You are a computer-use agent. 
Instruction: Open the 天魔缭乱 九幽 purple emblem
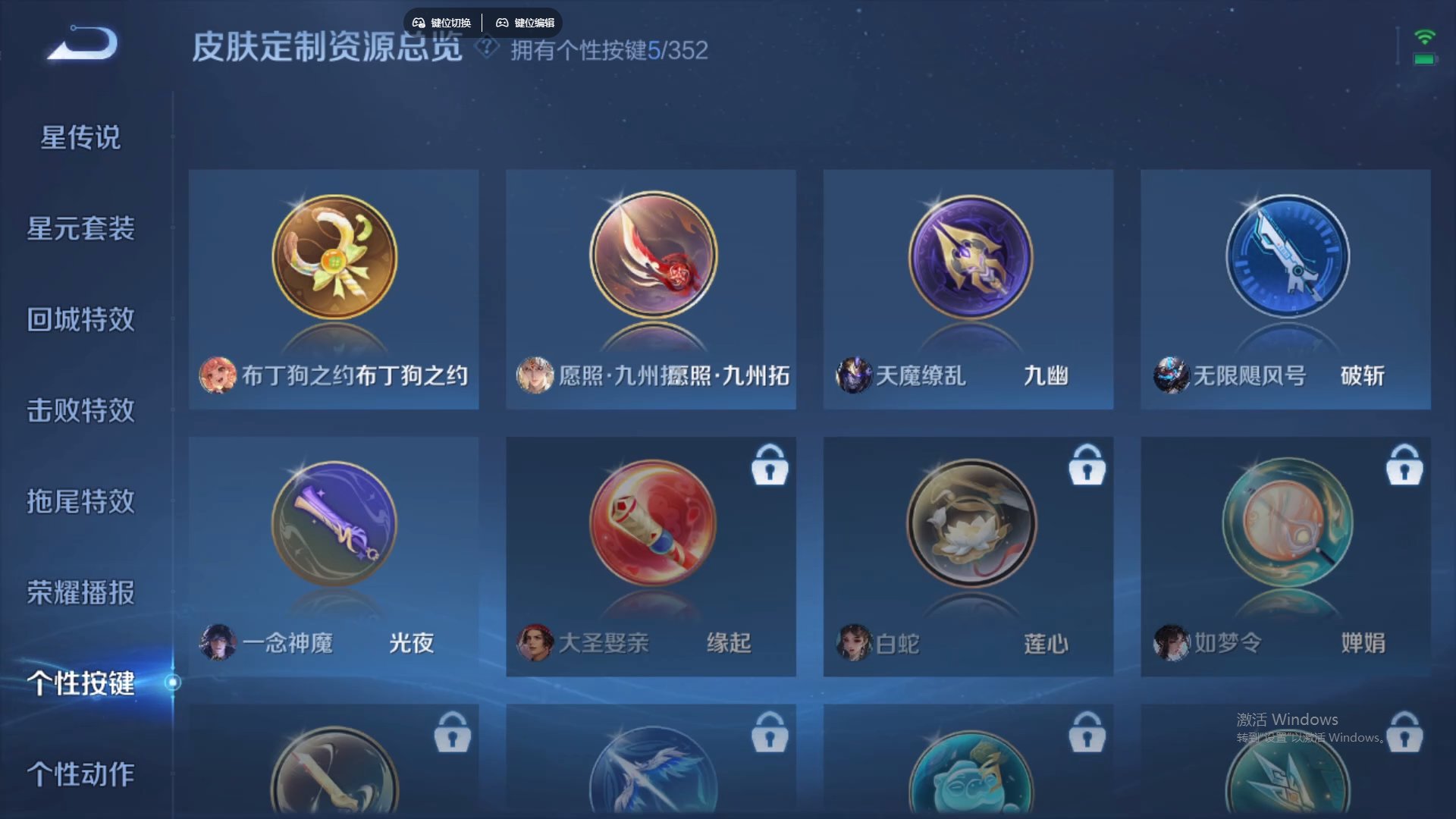tap(968, 256)
